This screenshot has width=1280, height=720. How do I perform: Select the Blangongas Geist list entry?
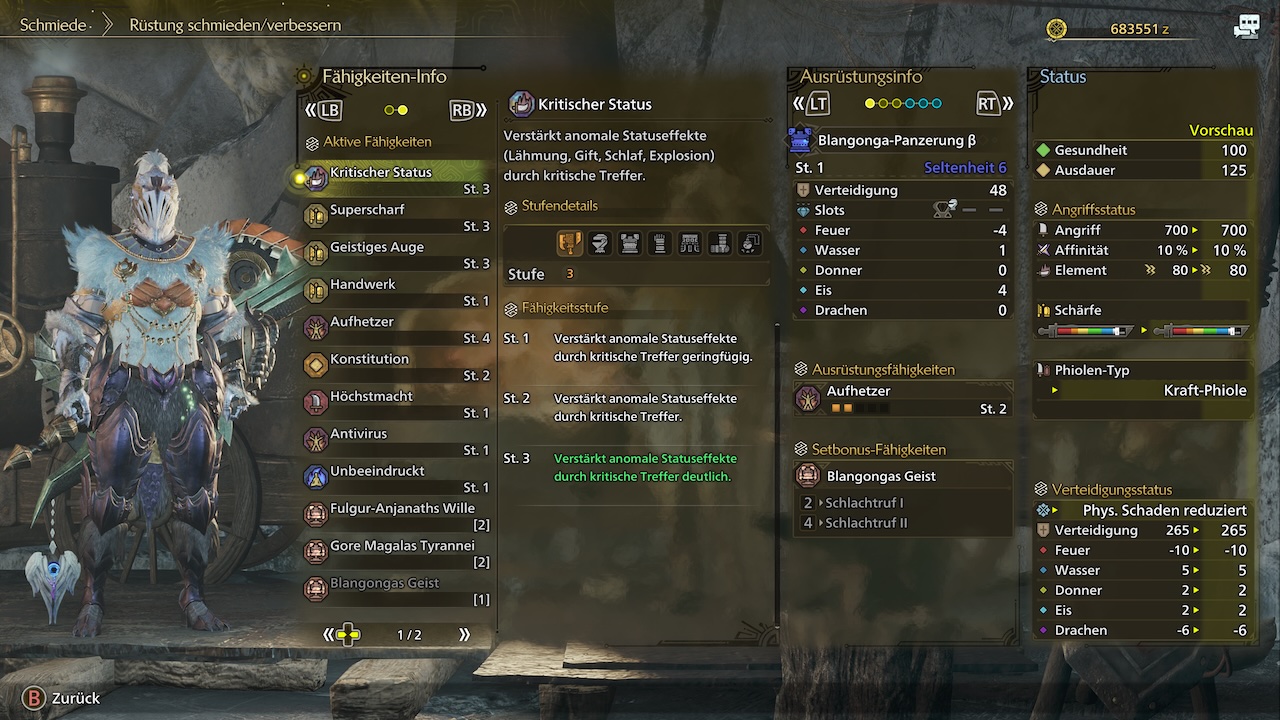[397, 589]
